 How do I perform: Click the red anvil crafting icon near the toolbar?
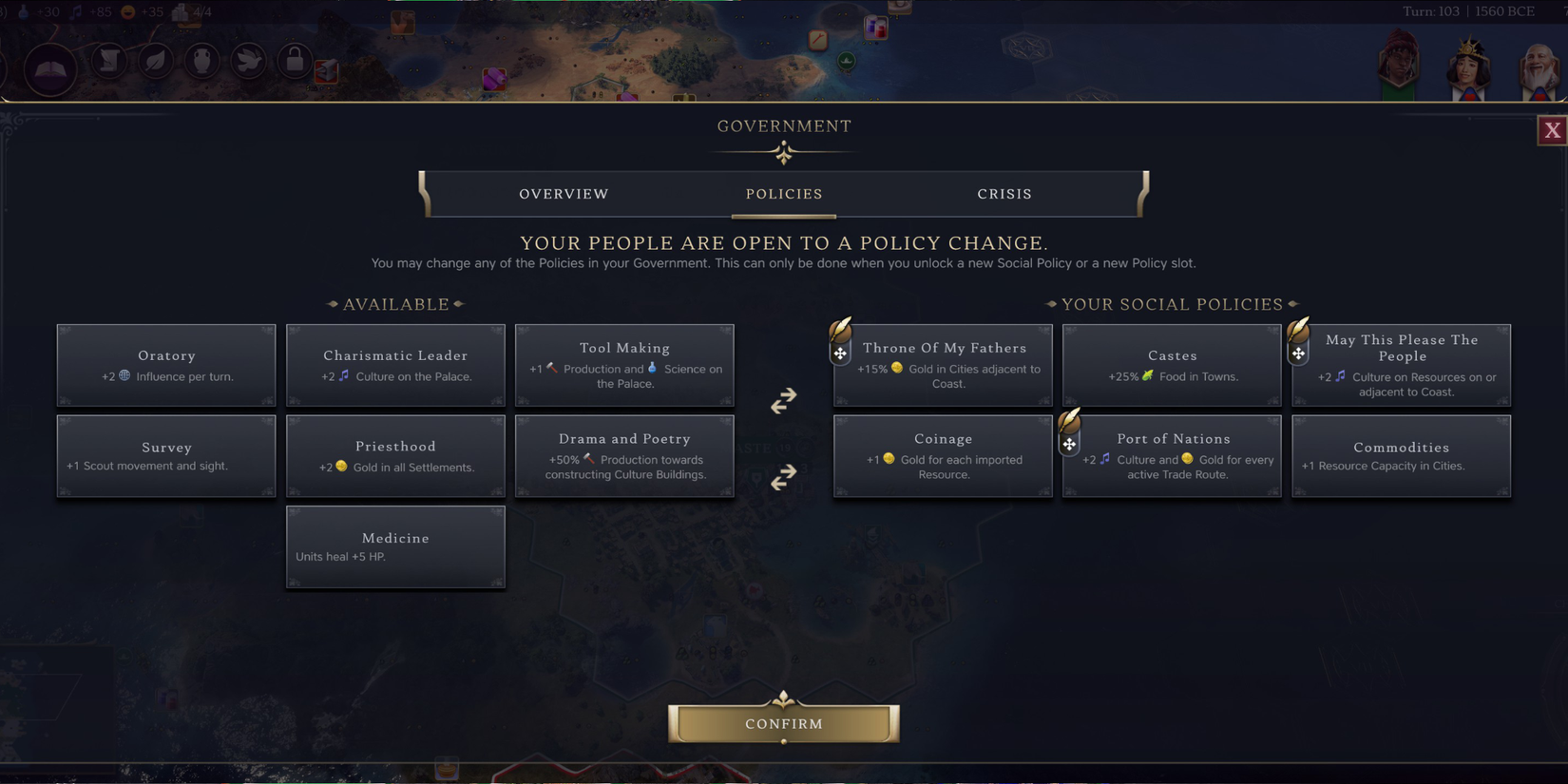click(324, 71)
